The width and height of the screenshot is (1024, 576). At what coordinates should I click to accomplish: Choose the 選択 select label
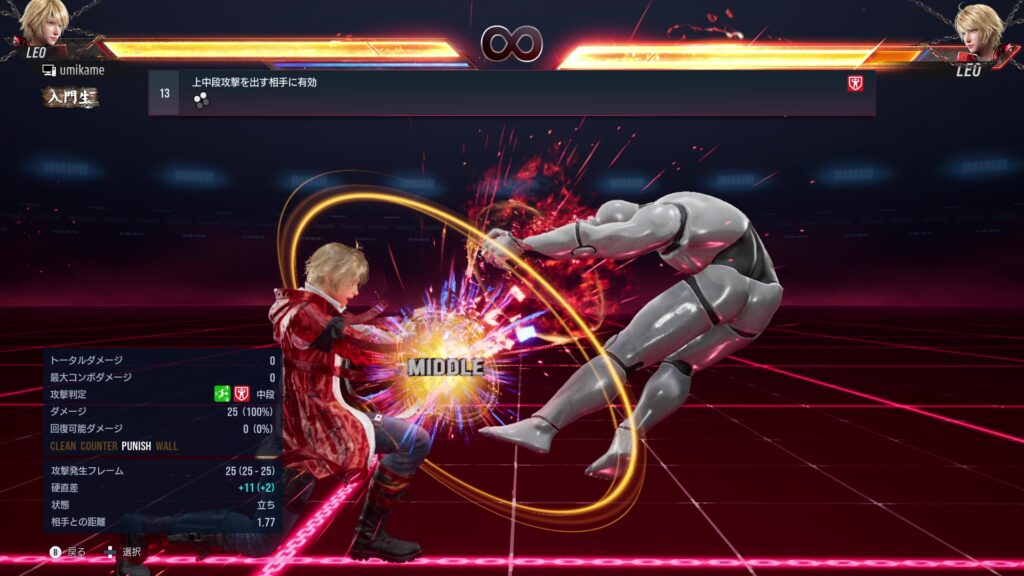[x=131, y=552]
